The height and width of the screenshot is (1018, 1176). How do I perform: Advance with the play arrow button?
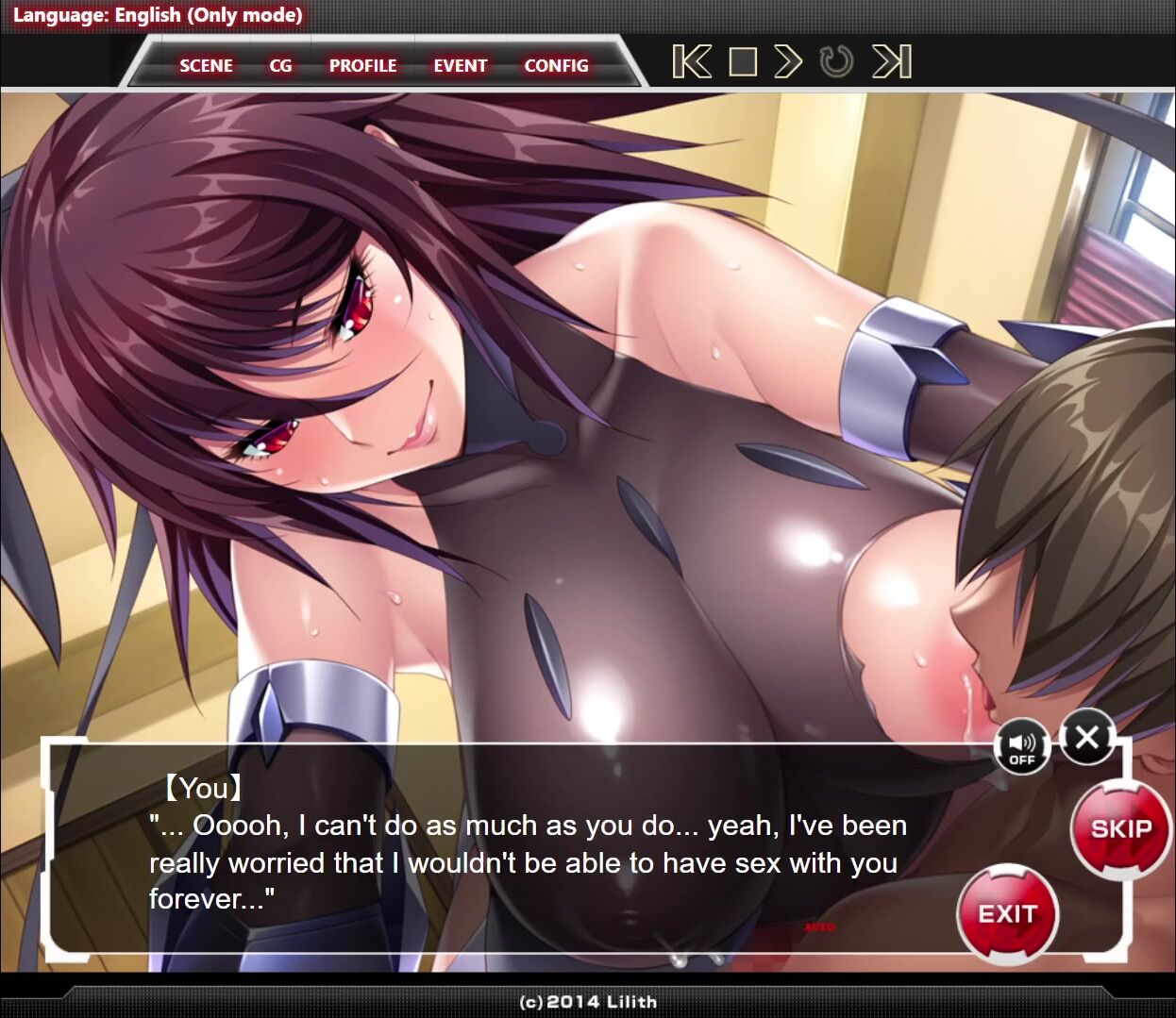click(788, 62)
